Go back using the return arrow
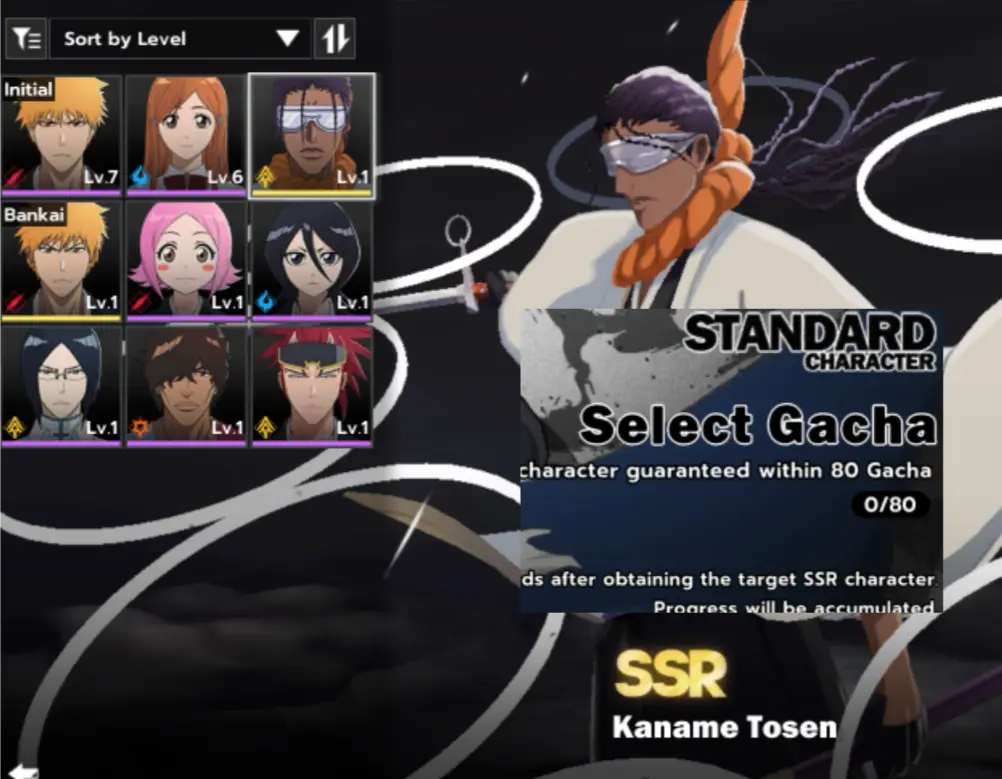The height and width of the screenshot is (779, 1002). click(x=24, y=771)
